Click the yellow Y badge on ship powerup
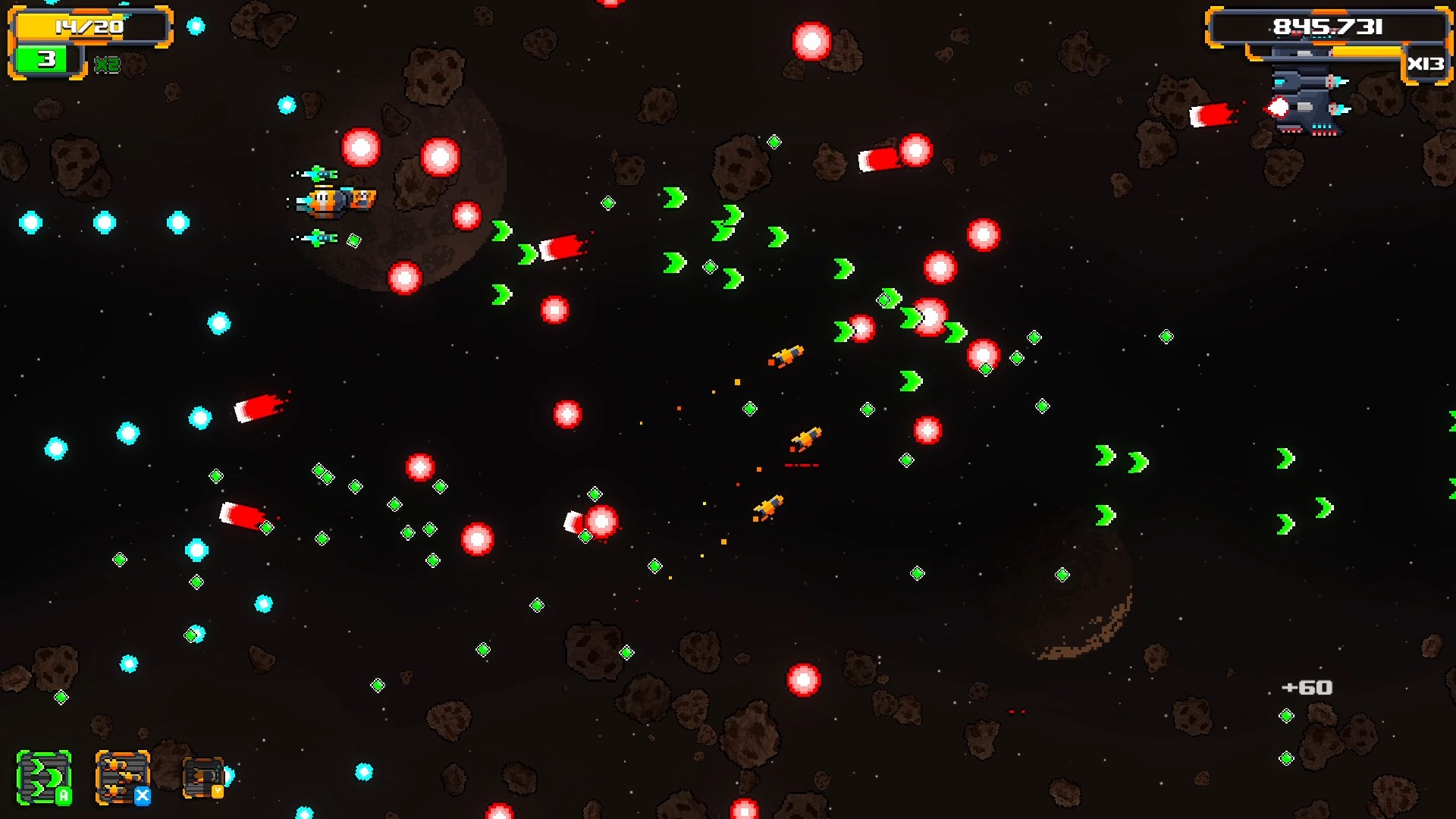Screen dimensions: 1456x819 (218, 791)
